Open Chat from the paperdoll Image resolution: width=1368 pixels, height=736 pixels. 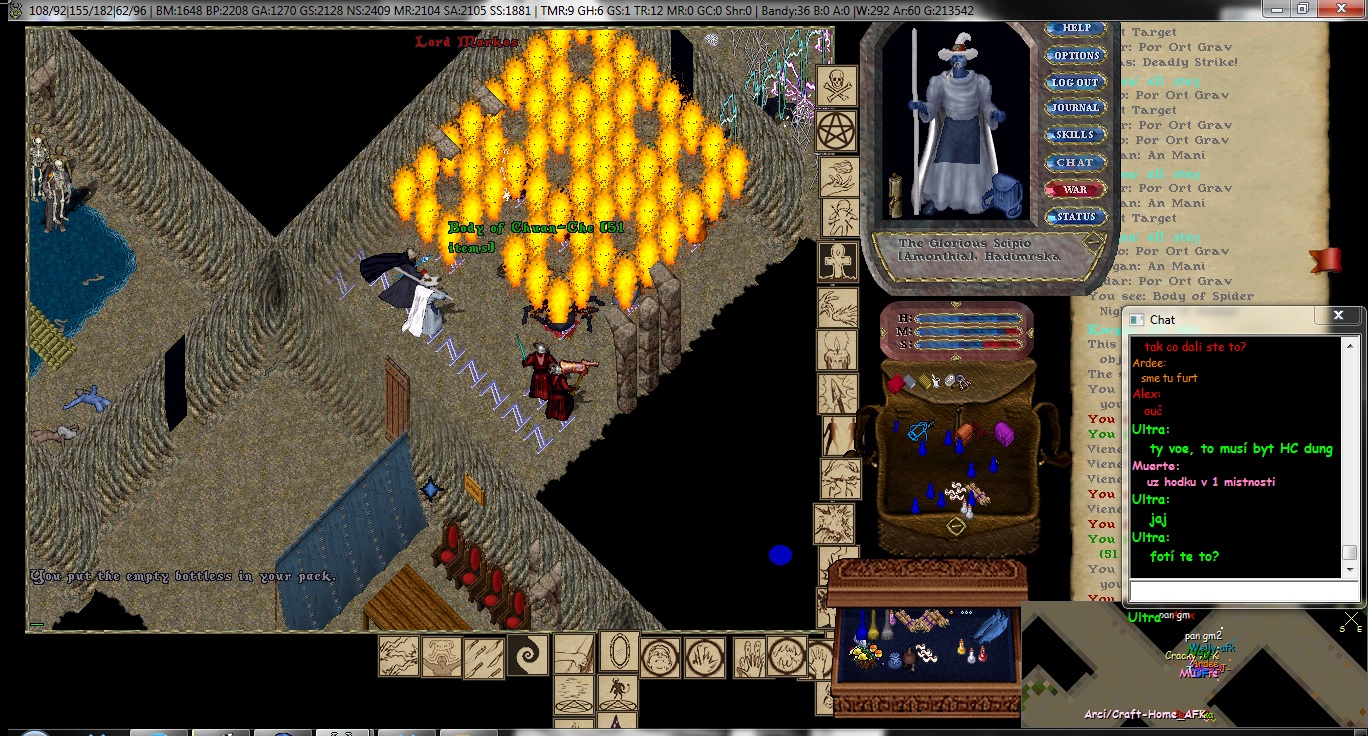(1075, 162)
